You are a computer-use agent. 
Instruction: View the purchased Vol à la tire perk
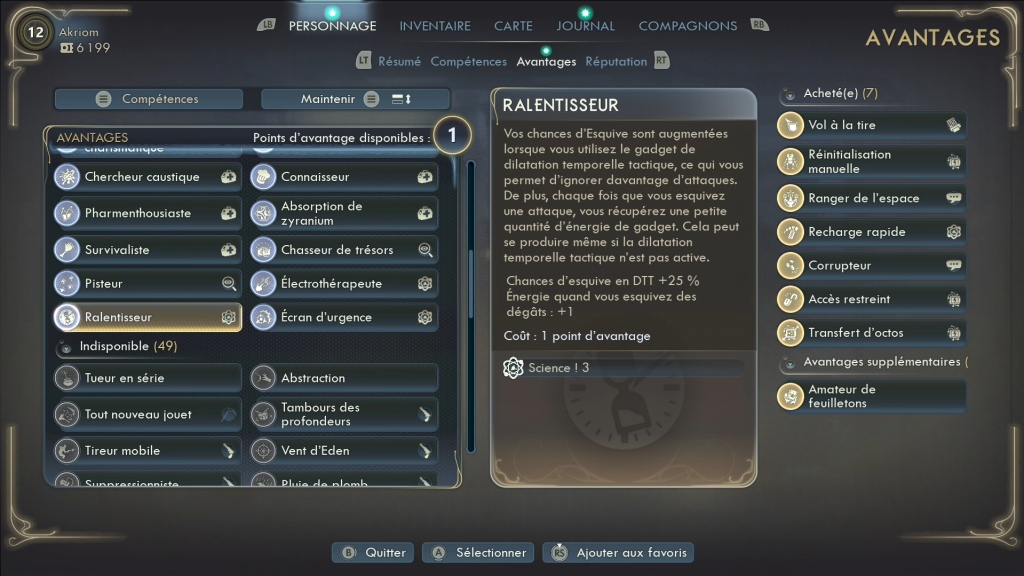[870, 125]
